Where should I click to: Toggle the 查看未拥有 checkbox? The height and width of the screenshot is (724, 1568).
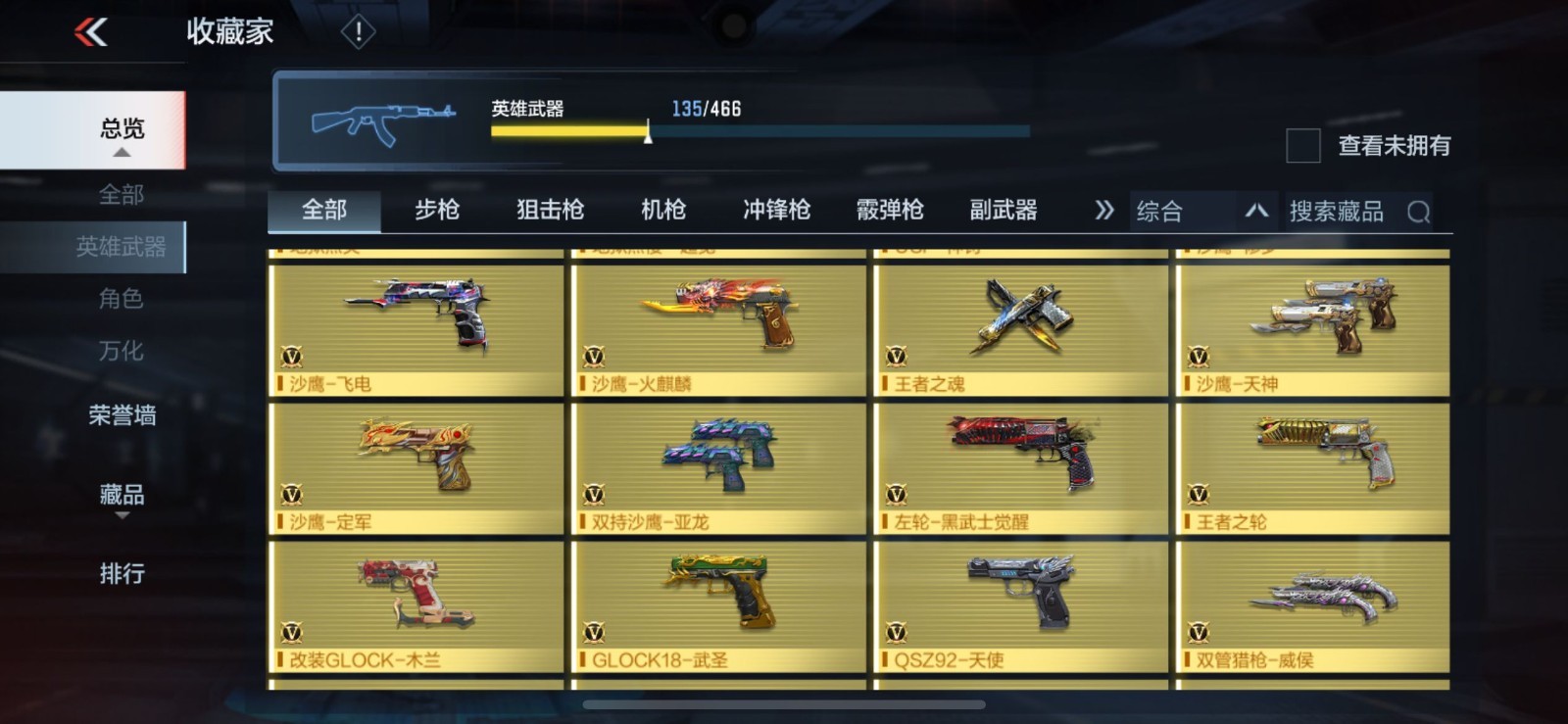1302,146
